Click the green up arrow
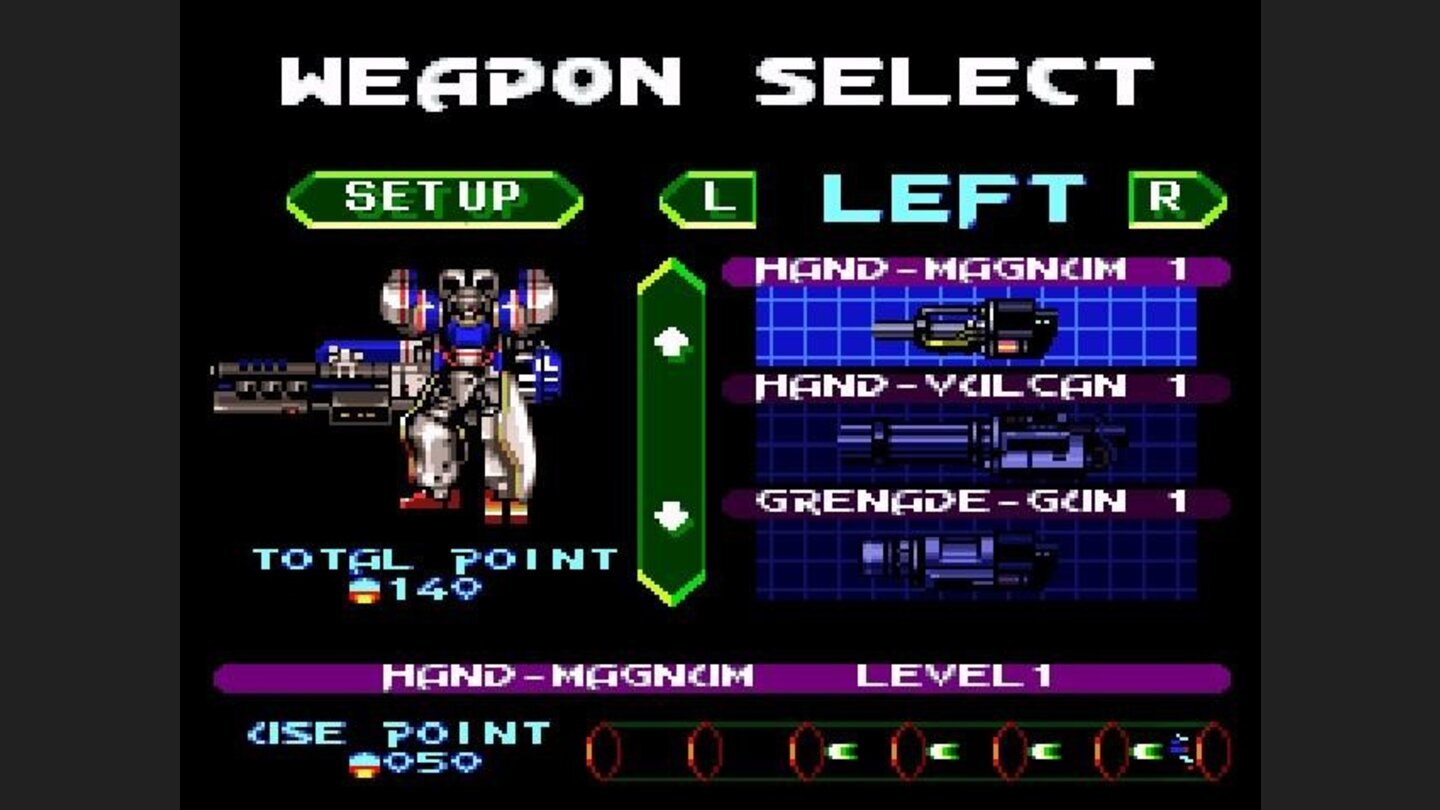 click(672, 340)
